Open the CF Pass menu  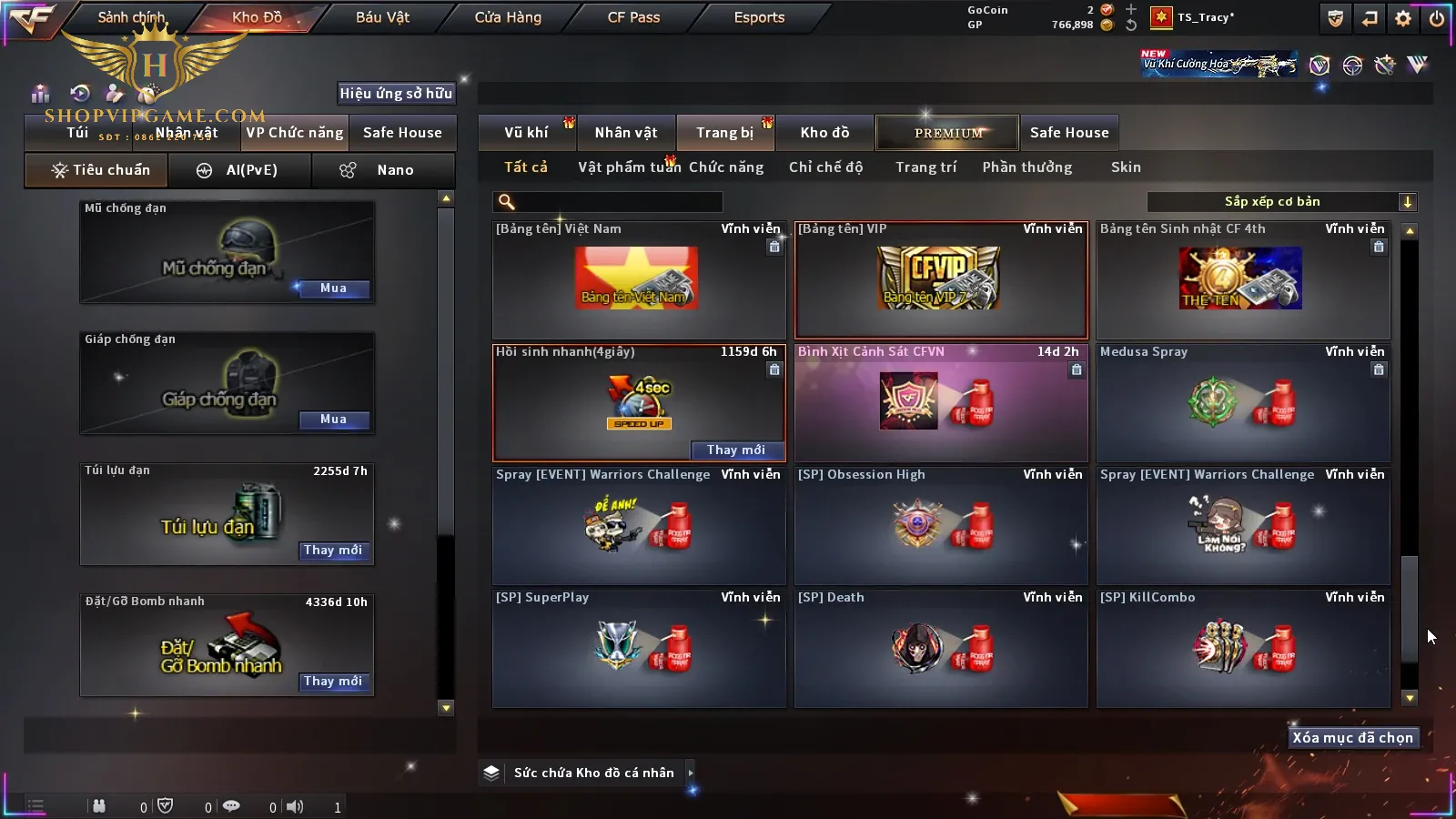633,17
